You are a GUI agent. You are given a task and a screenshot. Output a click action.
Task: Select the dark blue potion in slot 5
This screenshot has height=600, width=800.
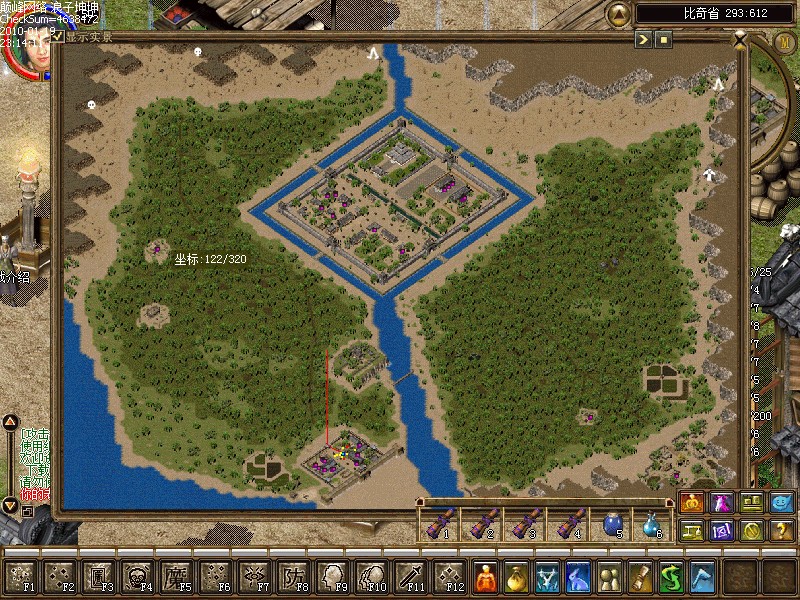coord(614,522)
